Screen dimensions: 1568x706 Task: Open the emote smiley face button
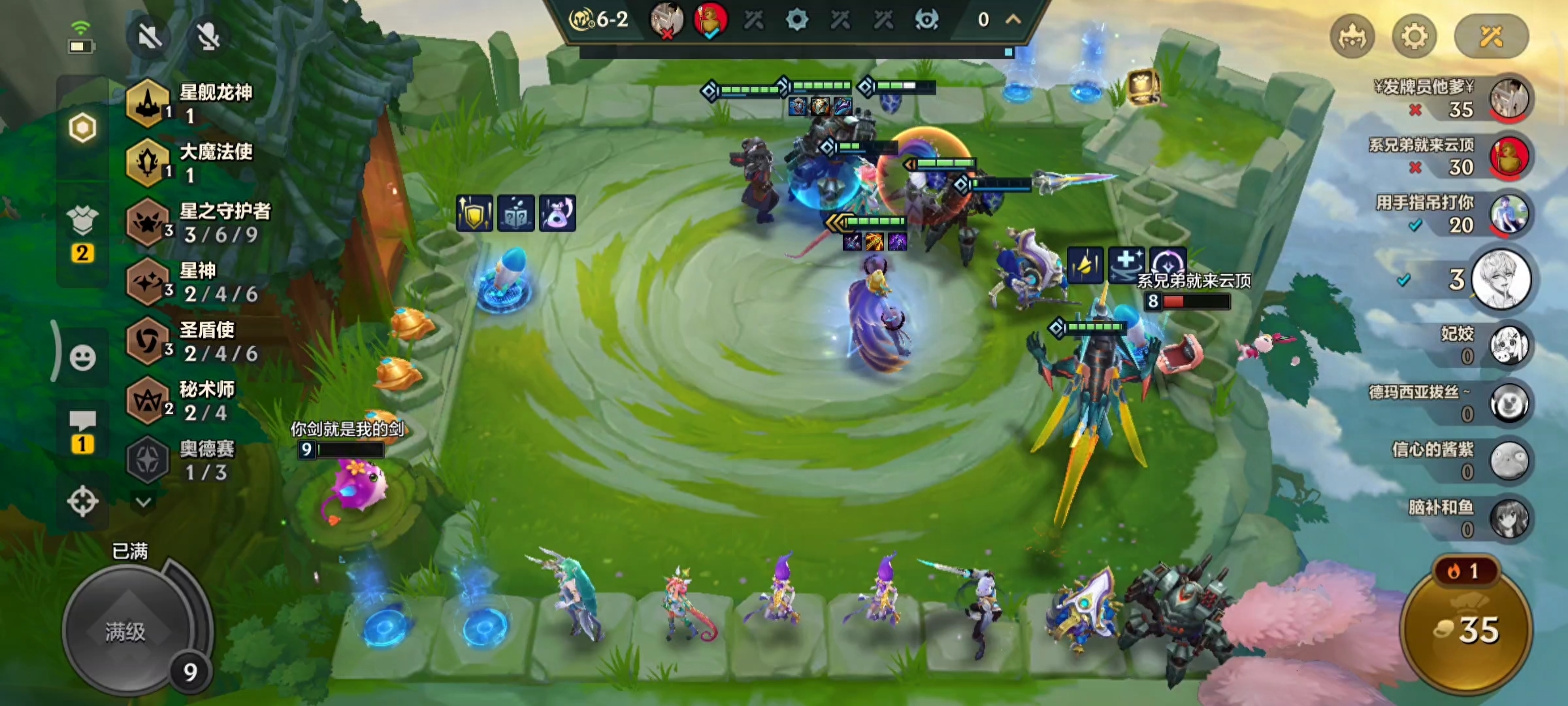[82, 358]
